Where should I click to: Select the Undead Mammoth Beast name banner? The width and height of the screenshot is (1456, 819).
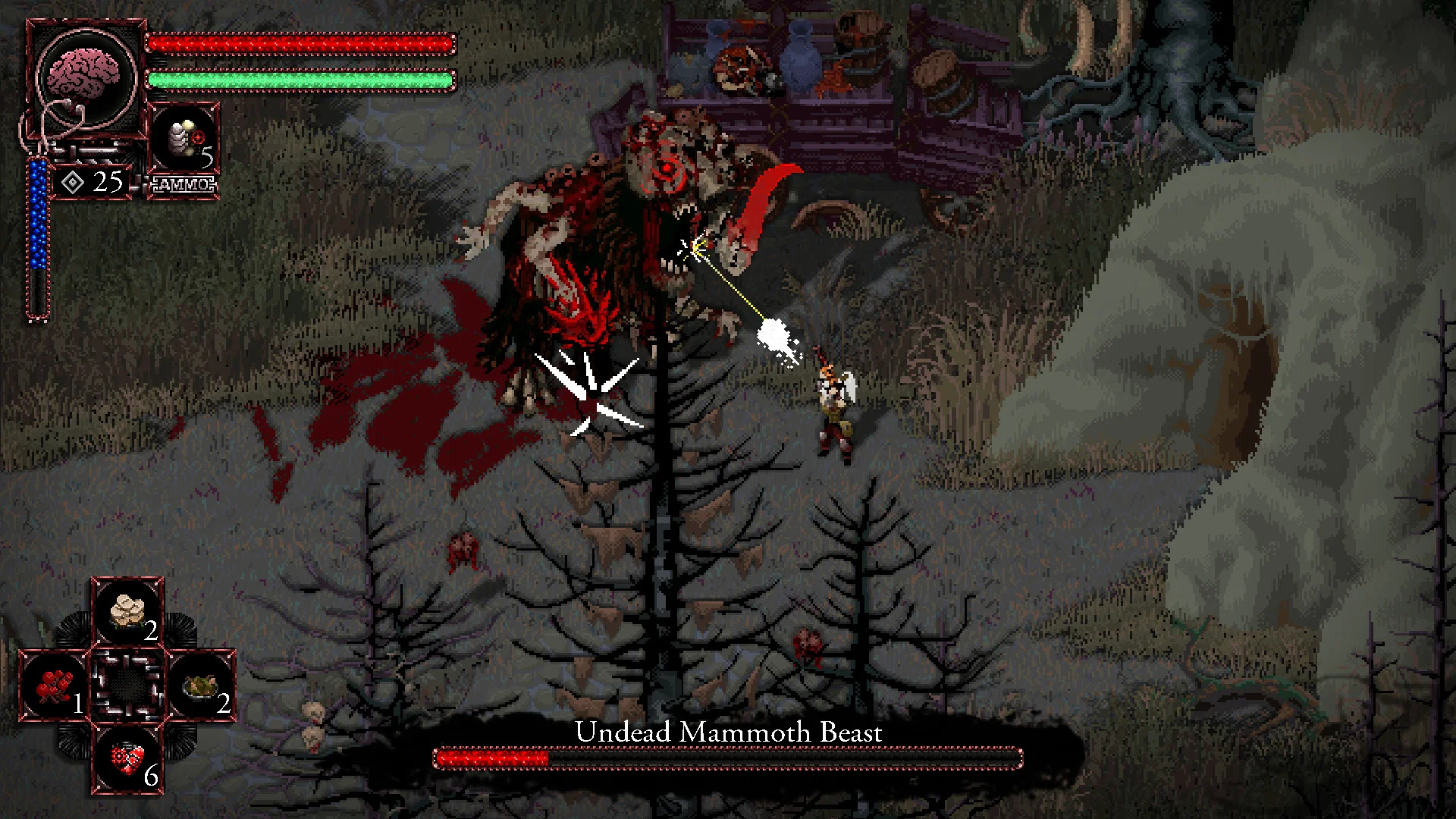click(728, 733)
